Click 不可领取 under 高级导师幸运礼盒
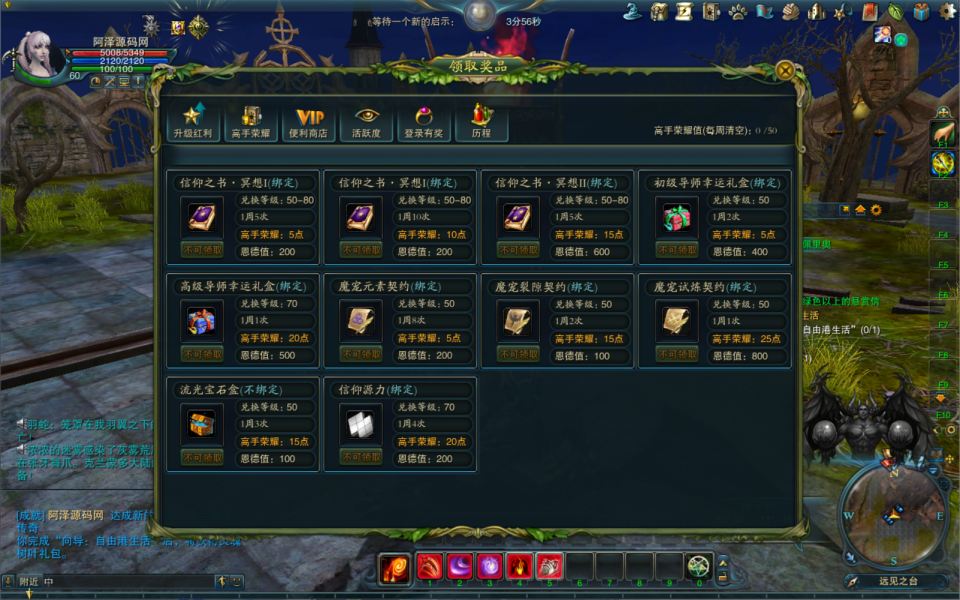The width and height of the screenshot is (960, 600). pos(202,354)
